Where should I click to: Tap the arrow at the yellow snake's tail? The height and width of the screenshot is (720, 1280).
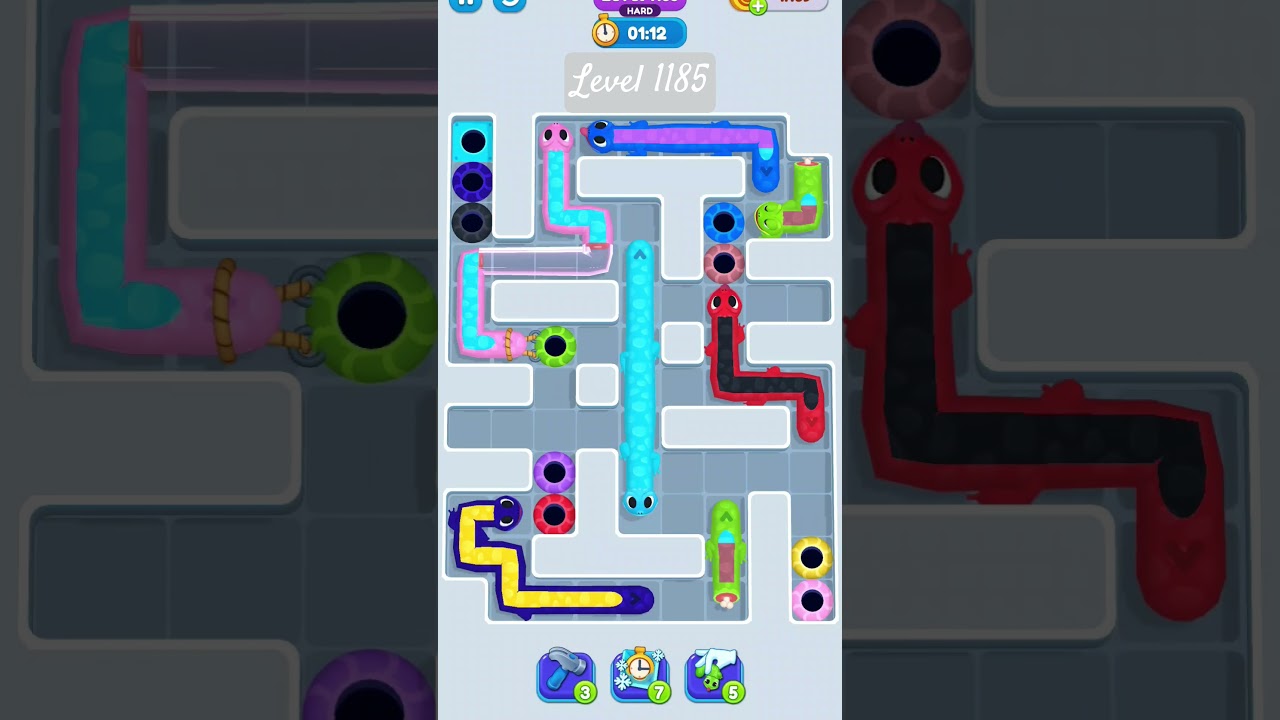(x=635, y=598)
